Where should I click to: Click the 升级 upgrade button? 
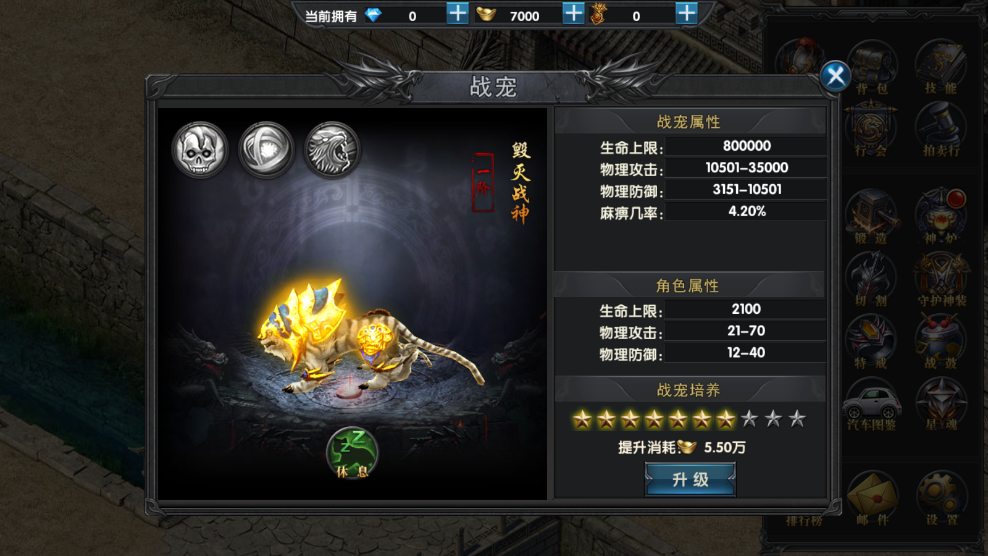(690, 480)
